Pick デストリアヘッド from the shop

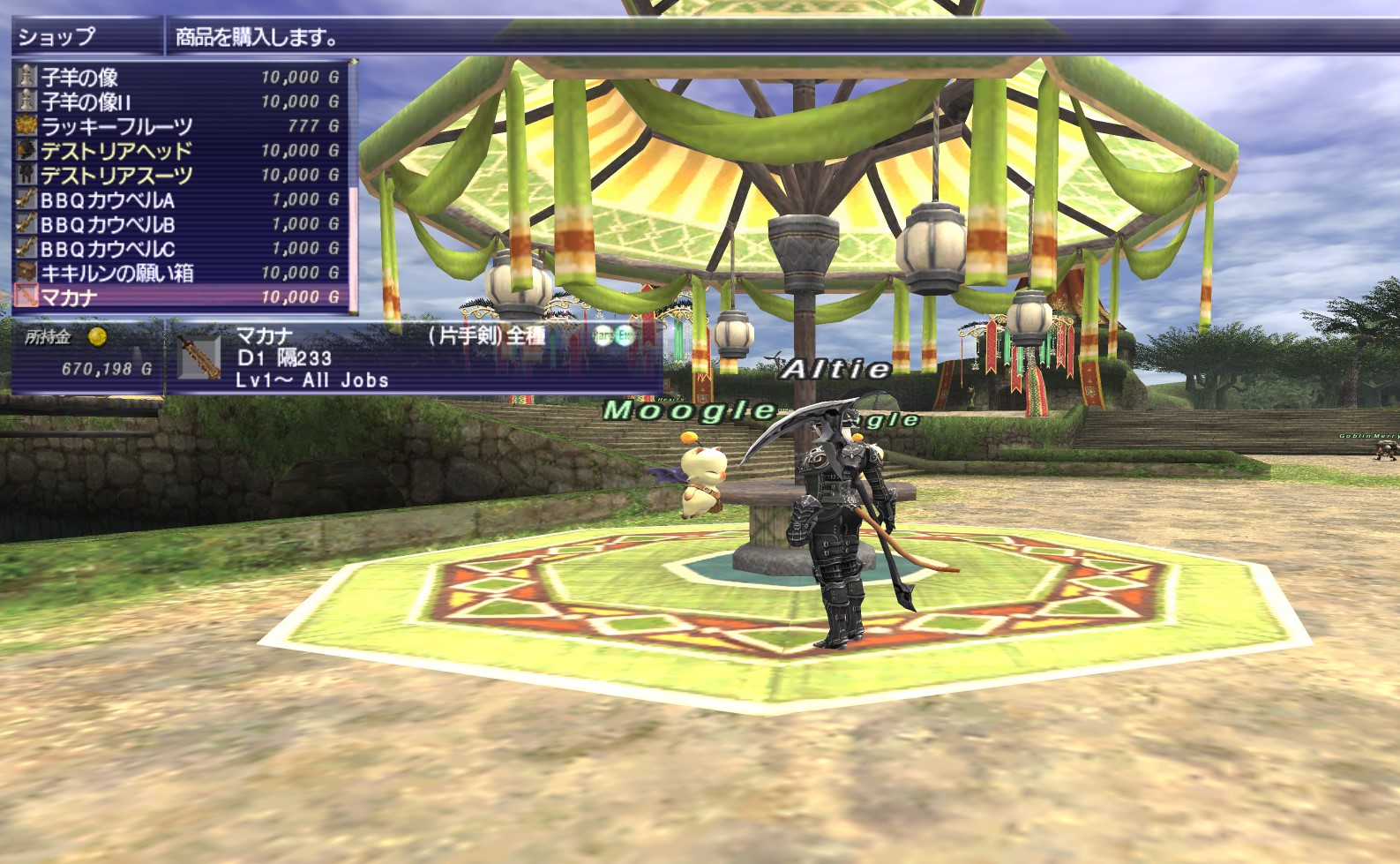click(176, 151)
